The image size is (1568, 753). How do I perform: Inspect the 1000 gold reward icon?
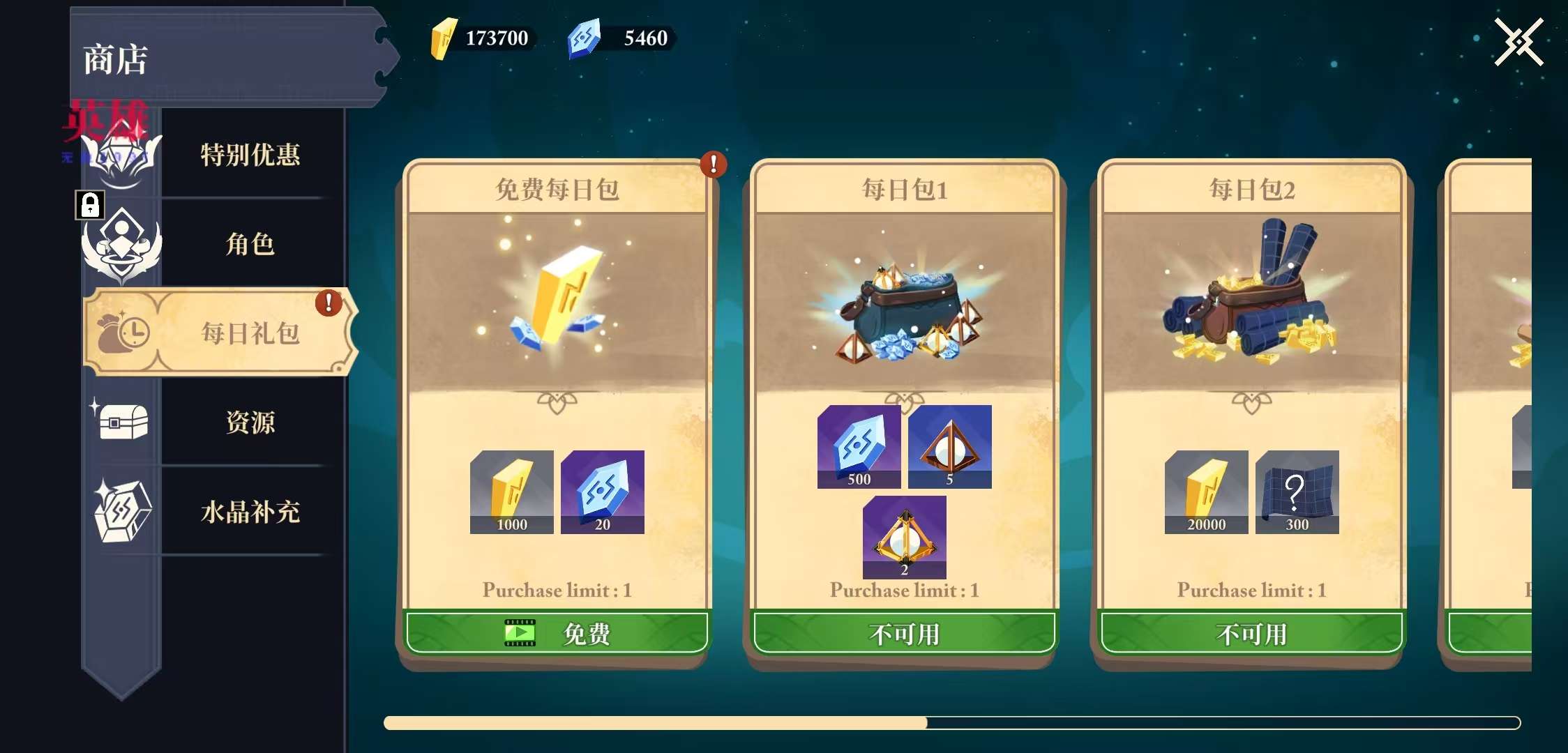pyautogui.click(x=511, y=492)
